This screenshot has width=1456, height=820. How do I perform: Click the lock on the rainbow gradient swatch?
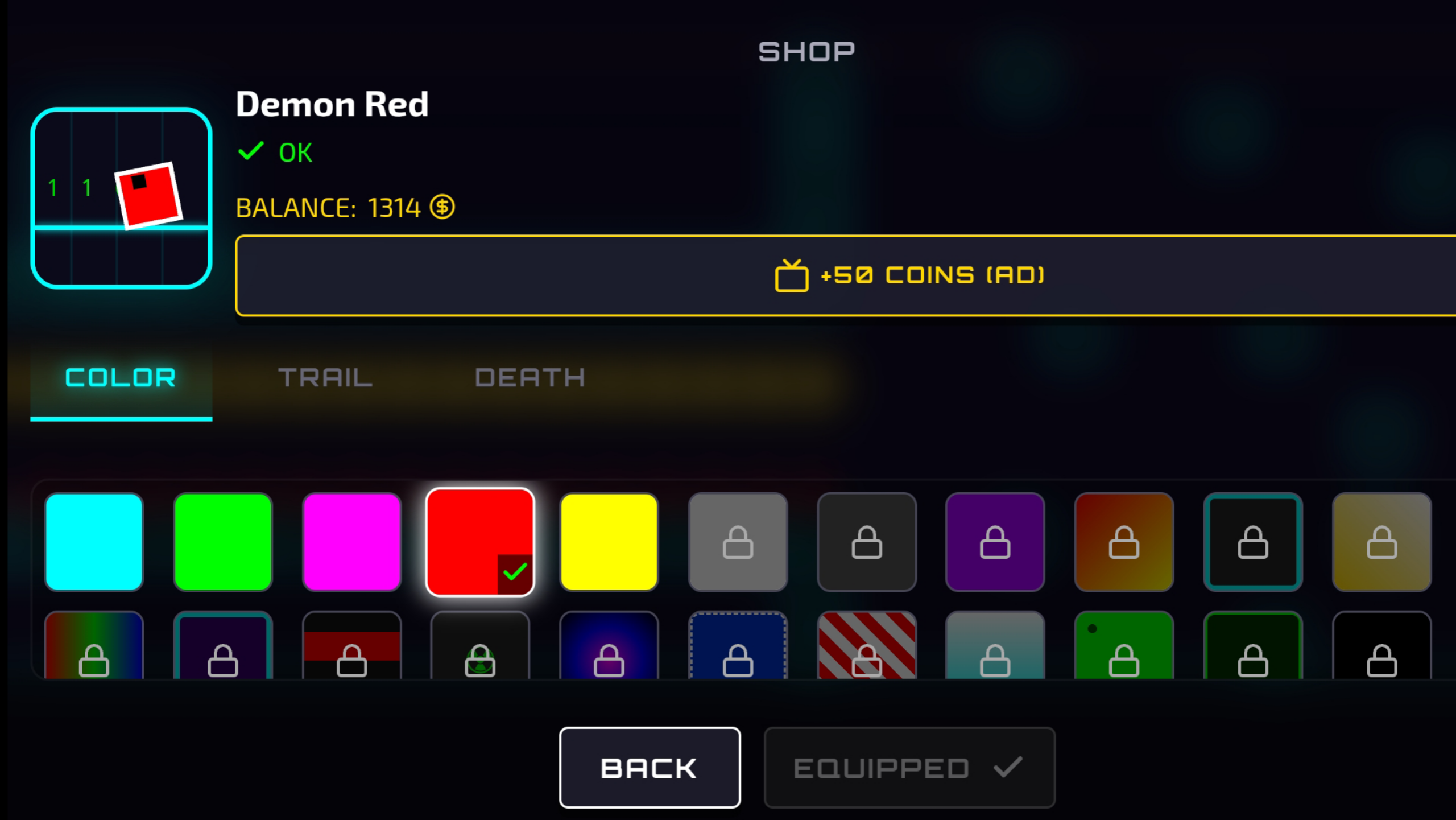tap(93, 662)
